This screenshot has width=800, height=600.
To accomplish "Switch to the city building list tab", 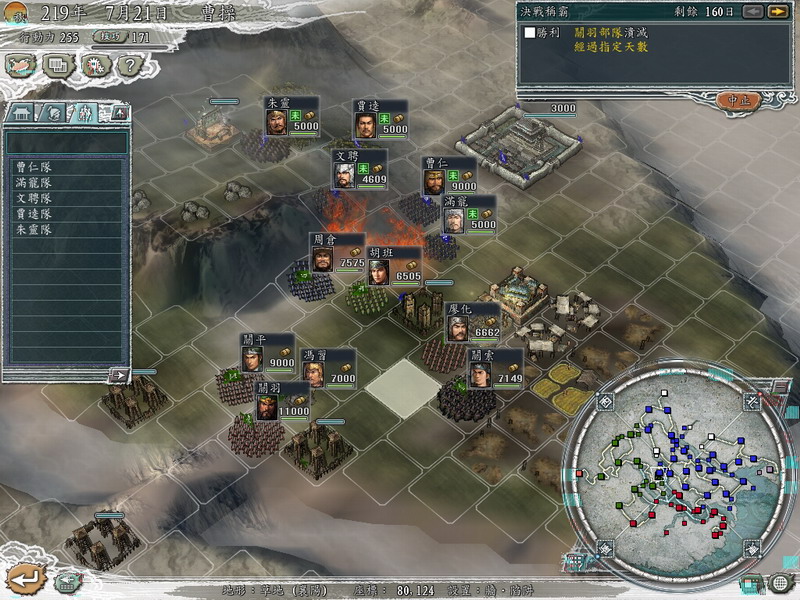I will click(21, 112).
